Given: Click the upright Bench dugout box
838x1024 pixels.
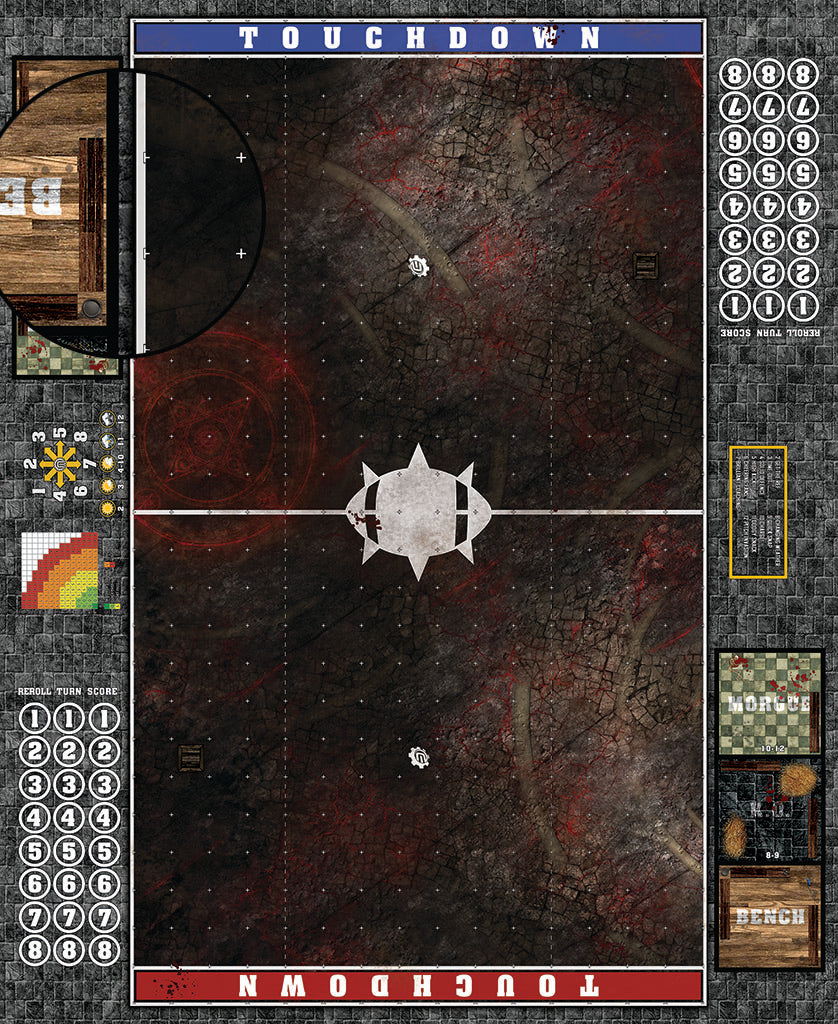Looking at the screenshot, I should pos(768,917).
